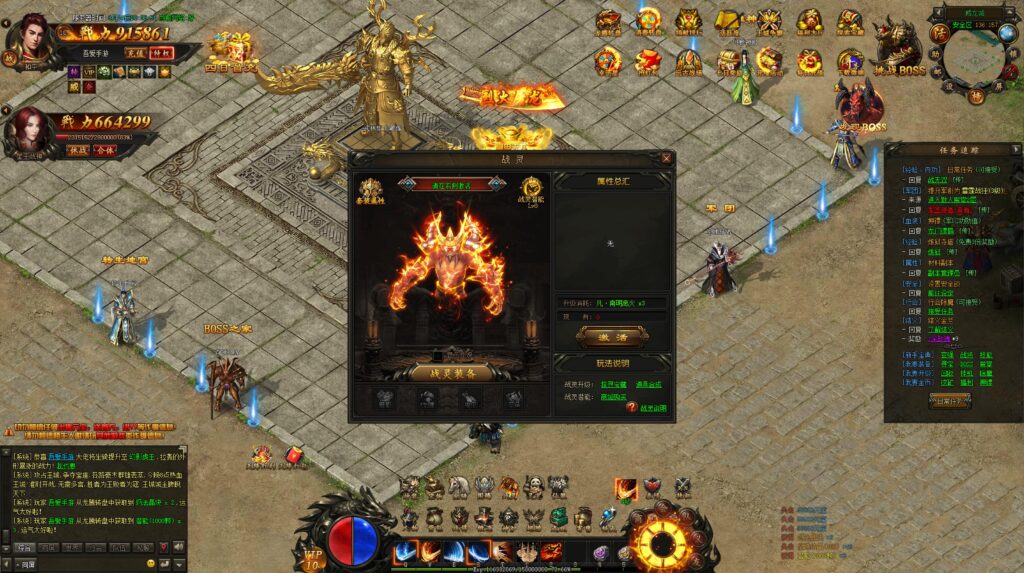Viewport: 1024px width, 573px height.
Task: Open the 战灵装备 equipment button
Action: [450, 372]
